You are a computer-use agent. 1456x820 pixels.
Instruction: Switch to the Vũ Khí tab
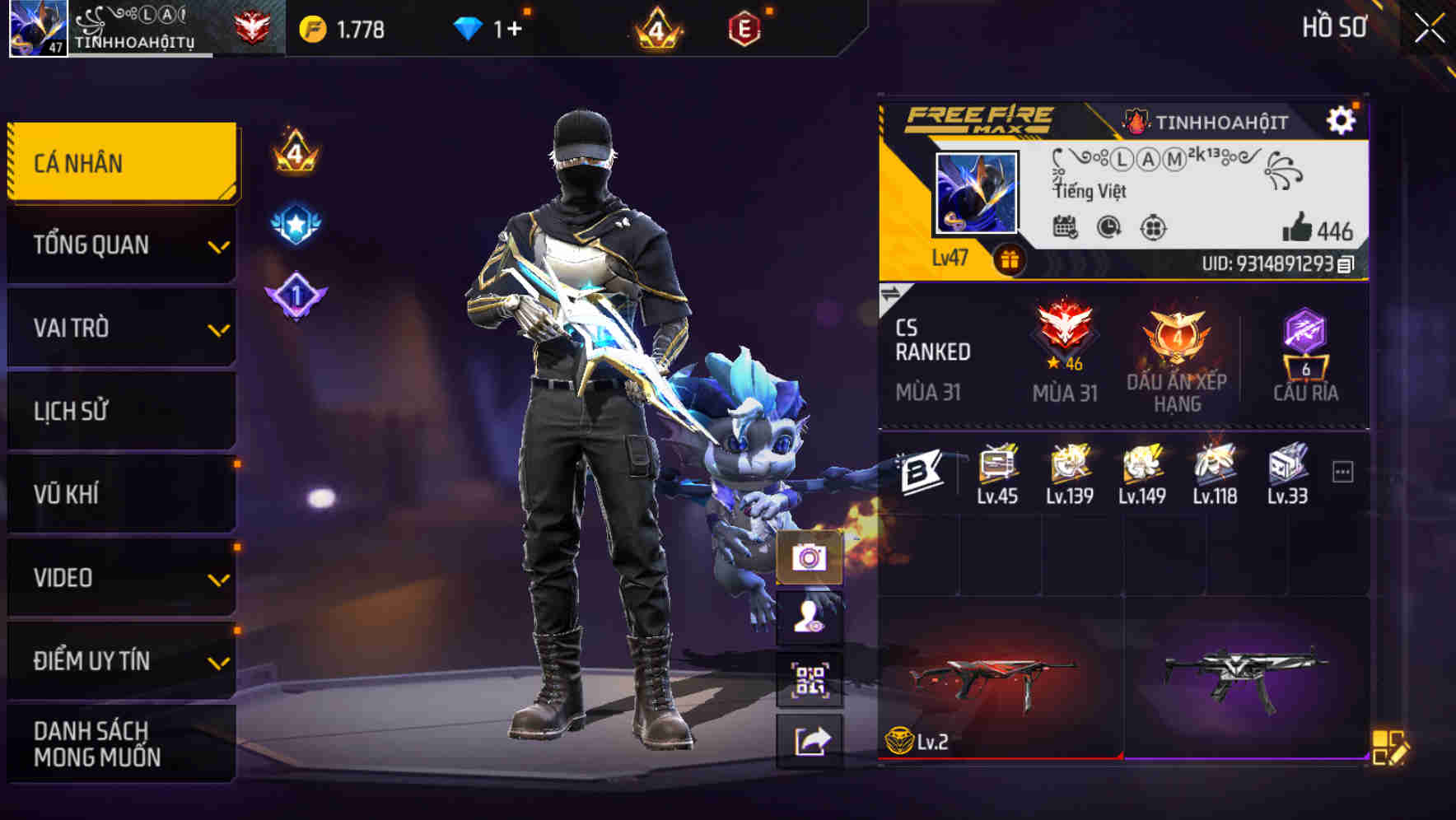119,494
